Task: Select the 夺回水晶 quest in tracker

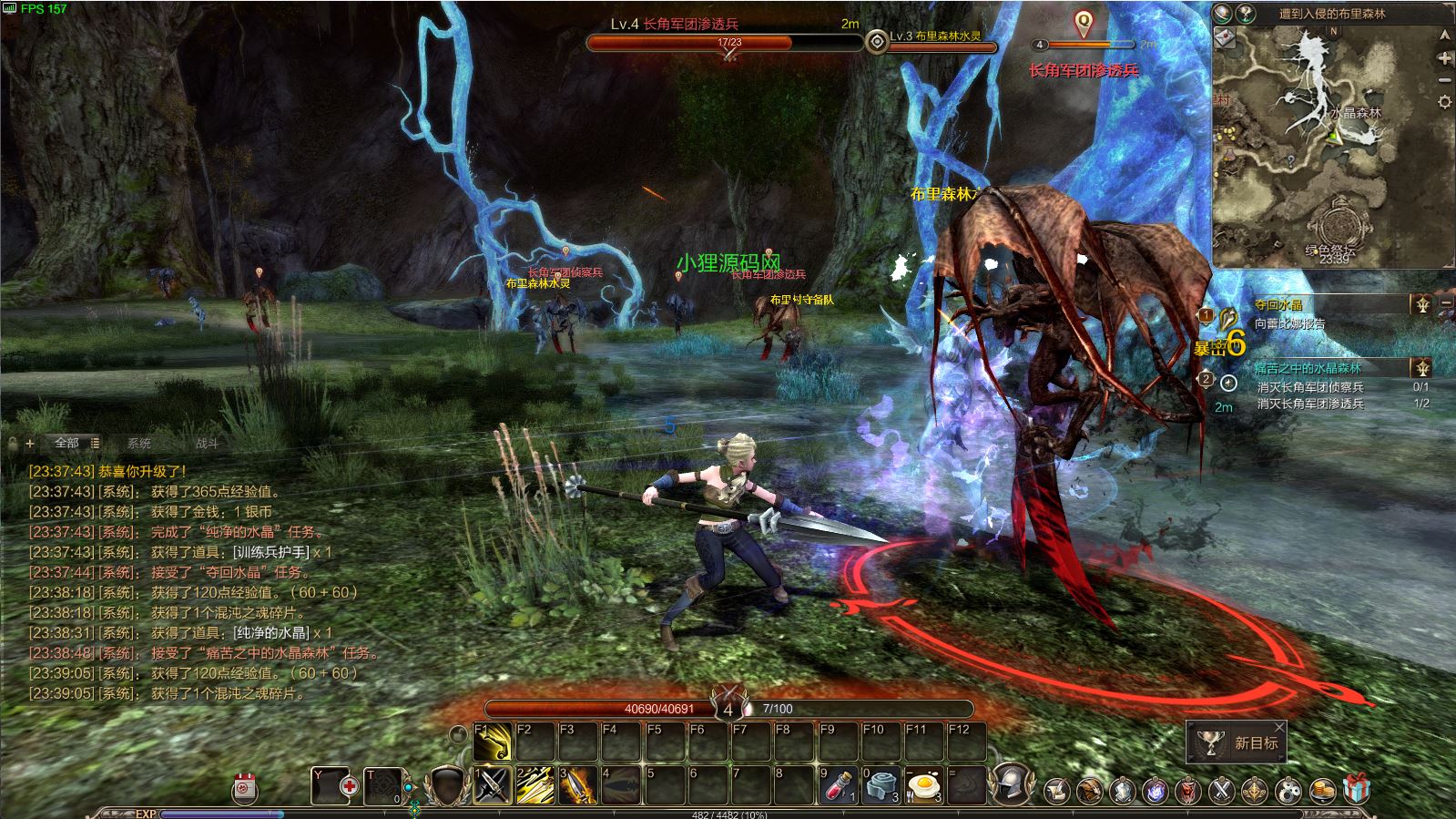Action: tap(1278, 305)
